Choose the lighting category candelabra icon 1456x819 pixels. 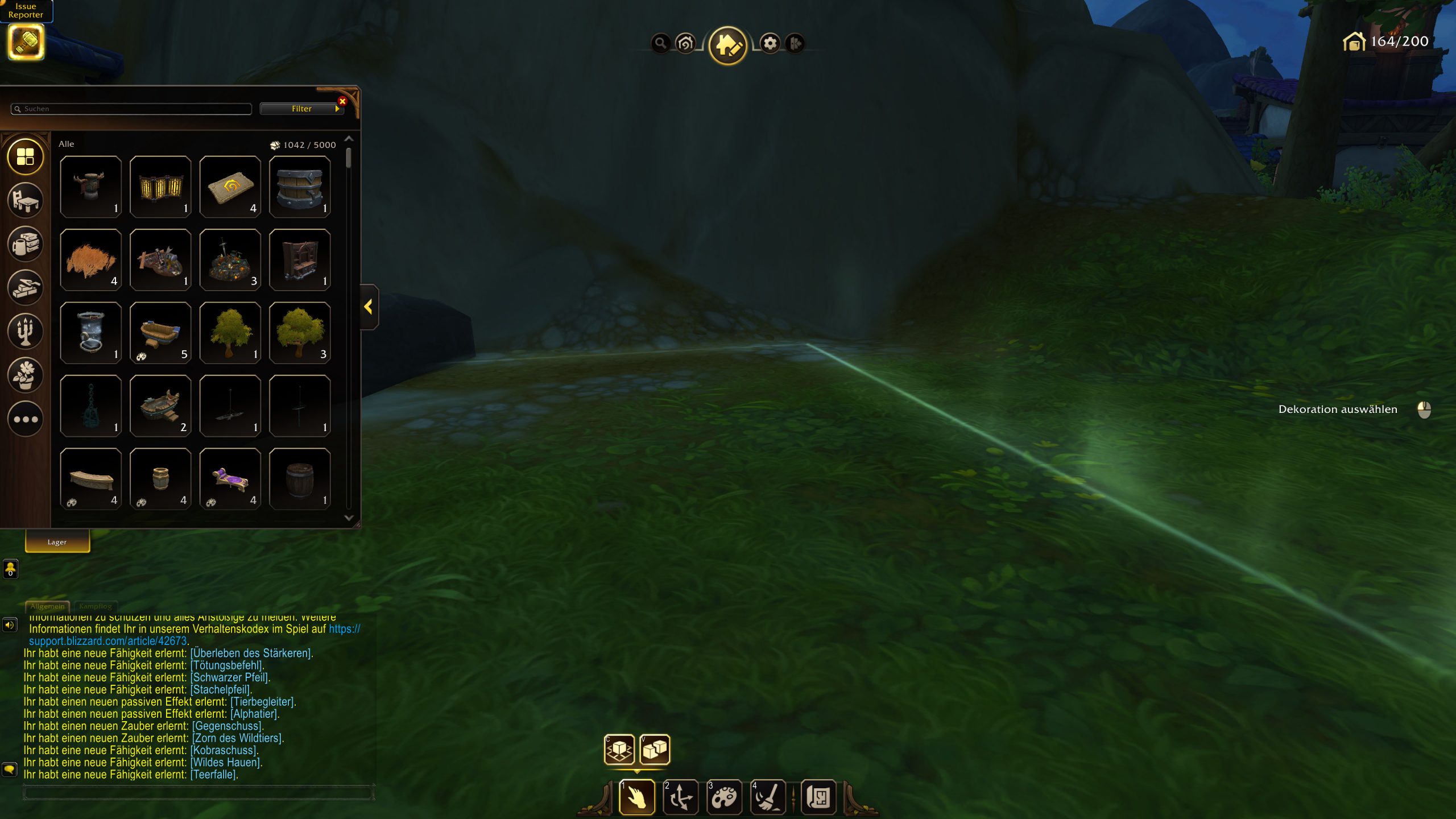pyautogui.click(x=25, y=332)
